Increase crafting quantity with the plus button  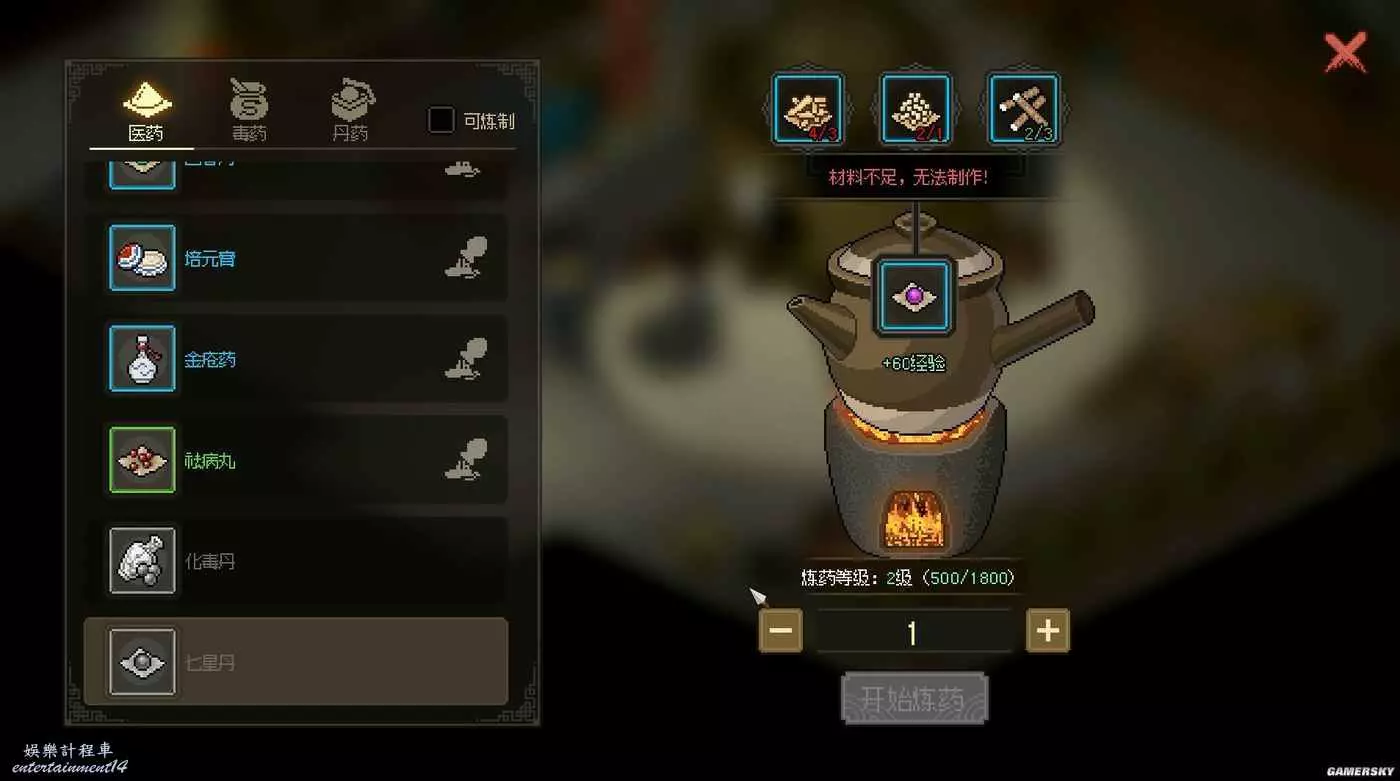coord(1047,631)
